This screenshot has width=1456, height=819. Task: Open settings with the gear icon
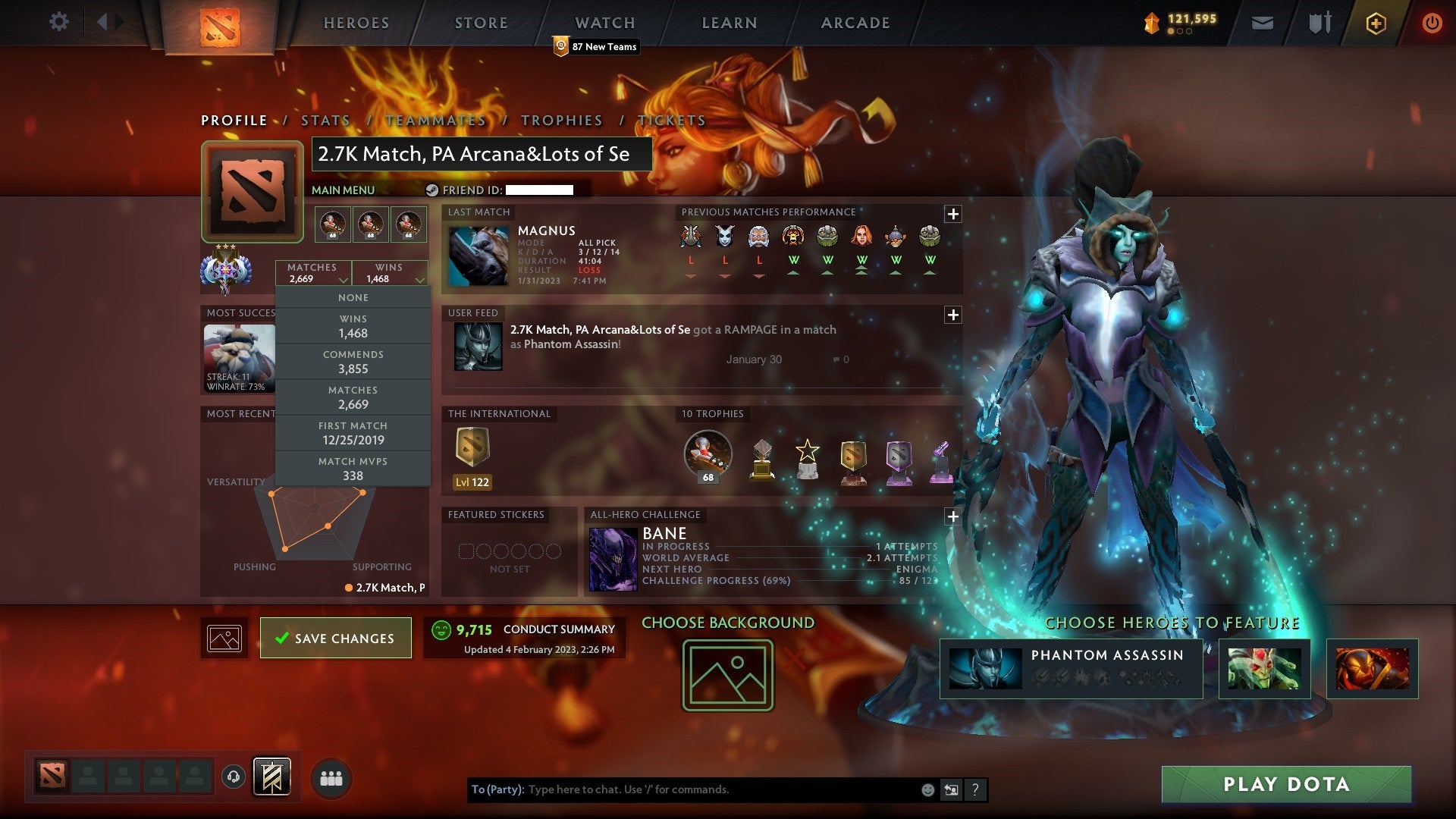58,22
